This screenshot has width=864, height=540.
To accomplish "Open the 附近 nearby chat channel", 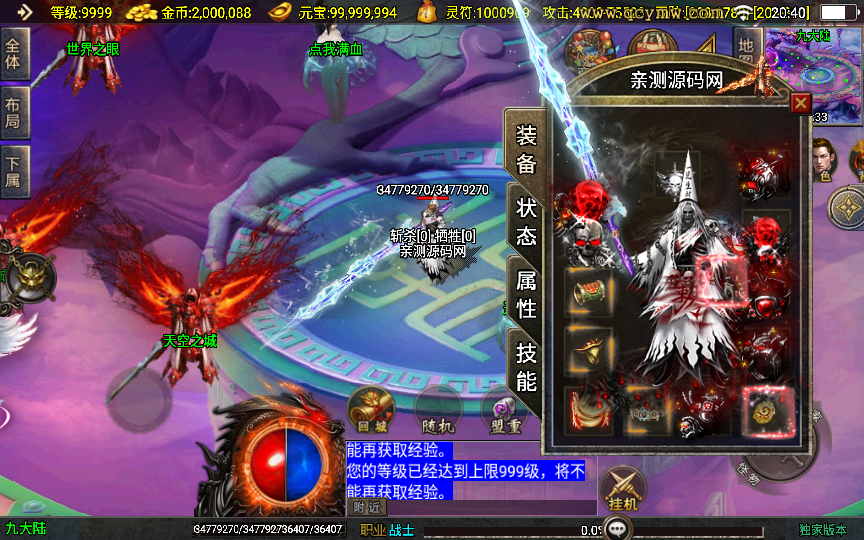I will [x=367, y=508].
